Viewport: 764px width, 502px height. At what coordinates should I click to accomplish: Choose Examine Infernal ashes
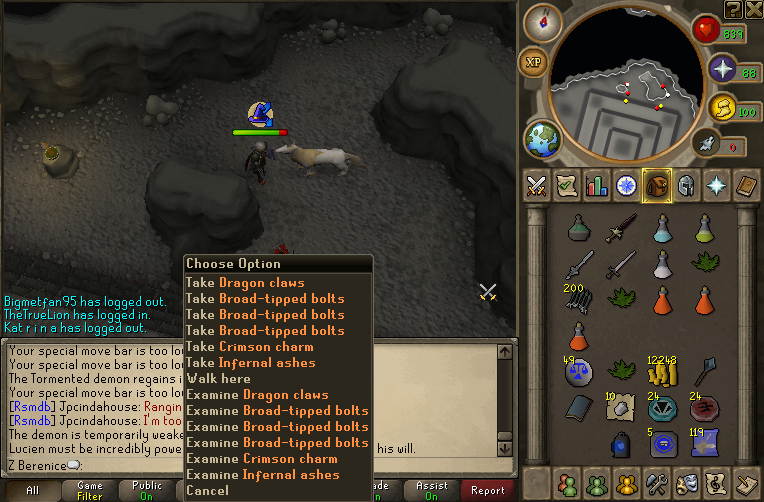click(x=262, y=475)
